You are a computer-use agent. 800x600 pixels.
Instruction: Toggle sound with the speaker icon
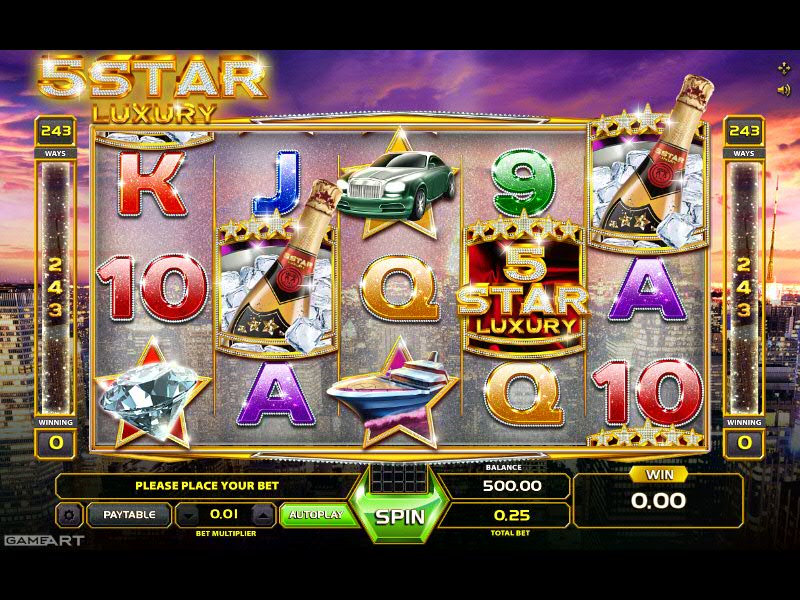[x=784, y=89]
